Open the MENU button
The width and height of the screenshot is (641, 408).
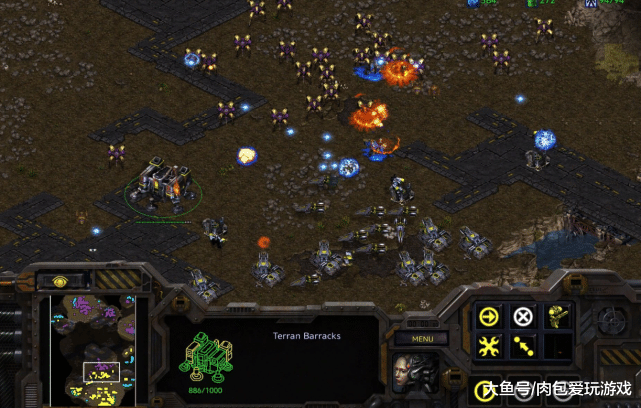420,338
